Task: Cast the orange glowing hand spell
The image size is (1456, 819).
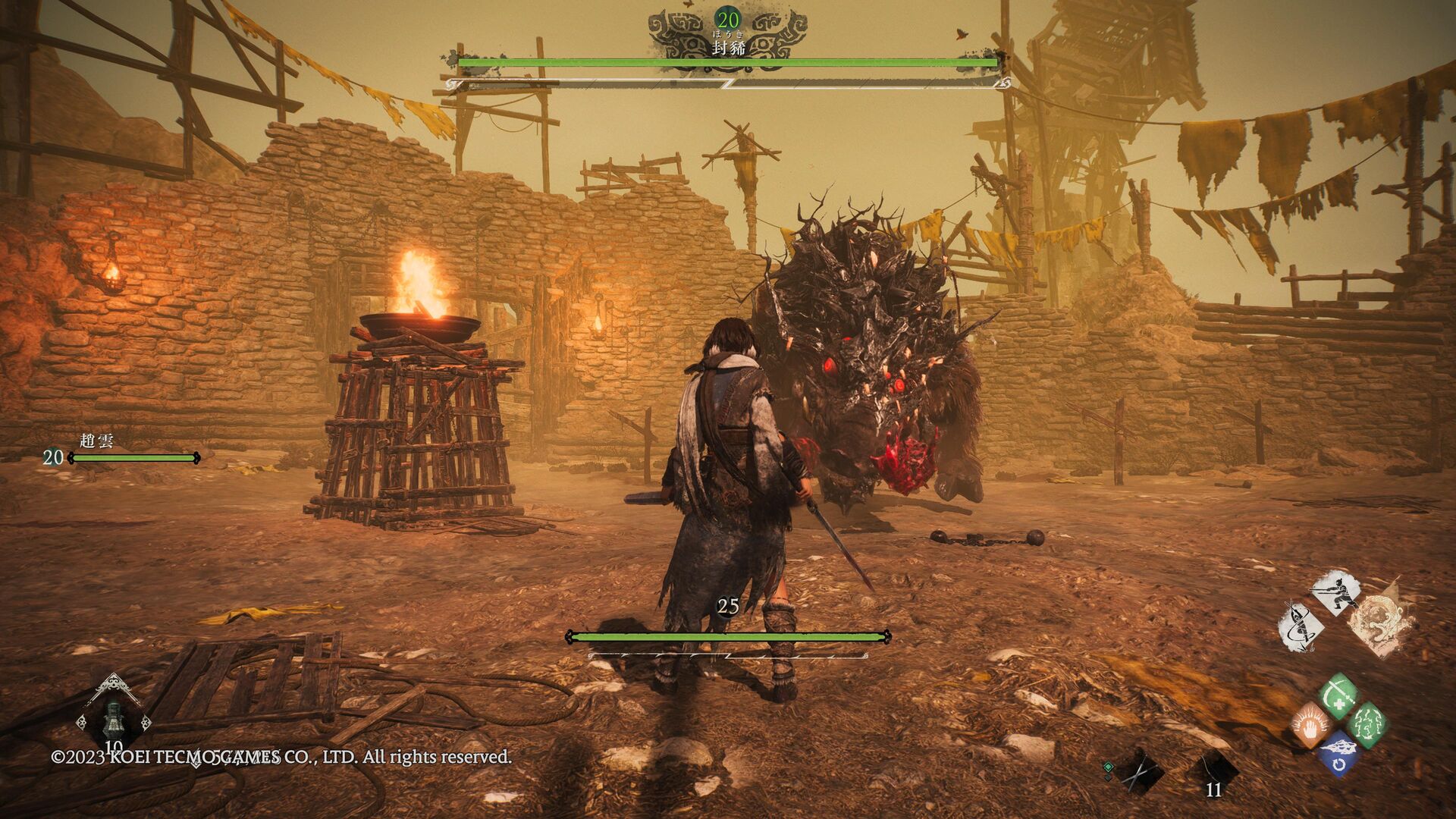Action: pyautogui.click(x=1310, y=725)
